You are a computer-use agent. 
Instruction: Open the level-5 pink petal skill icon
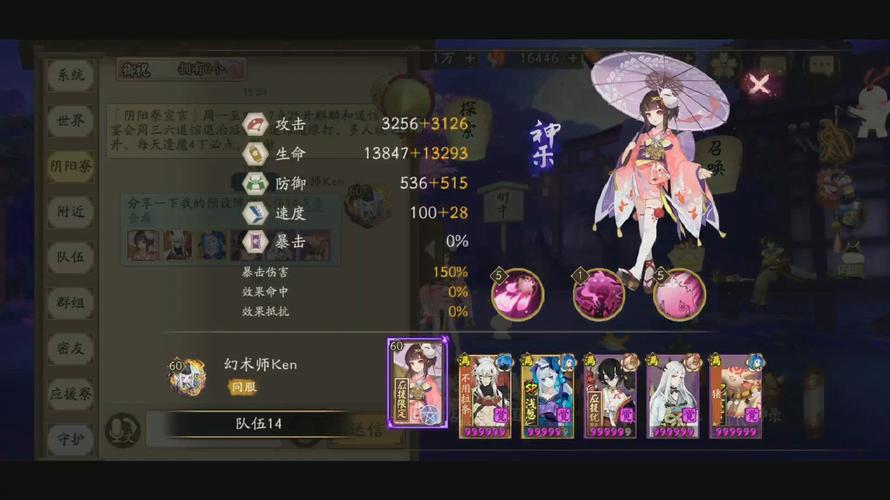pyautogui.click(x=517, y=295)
